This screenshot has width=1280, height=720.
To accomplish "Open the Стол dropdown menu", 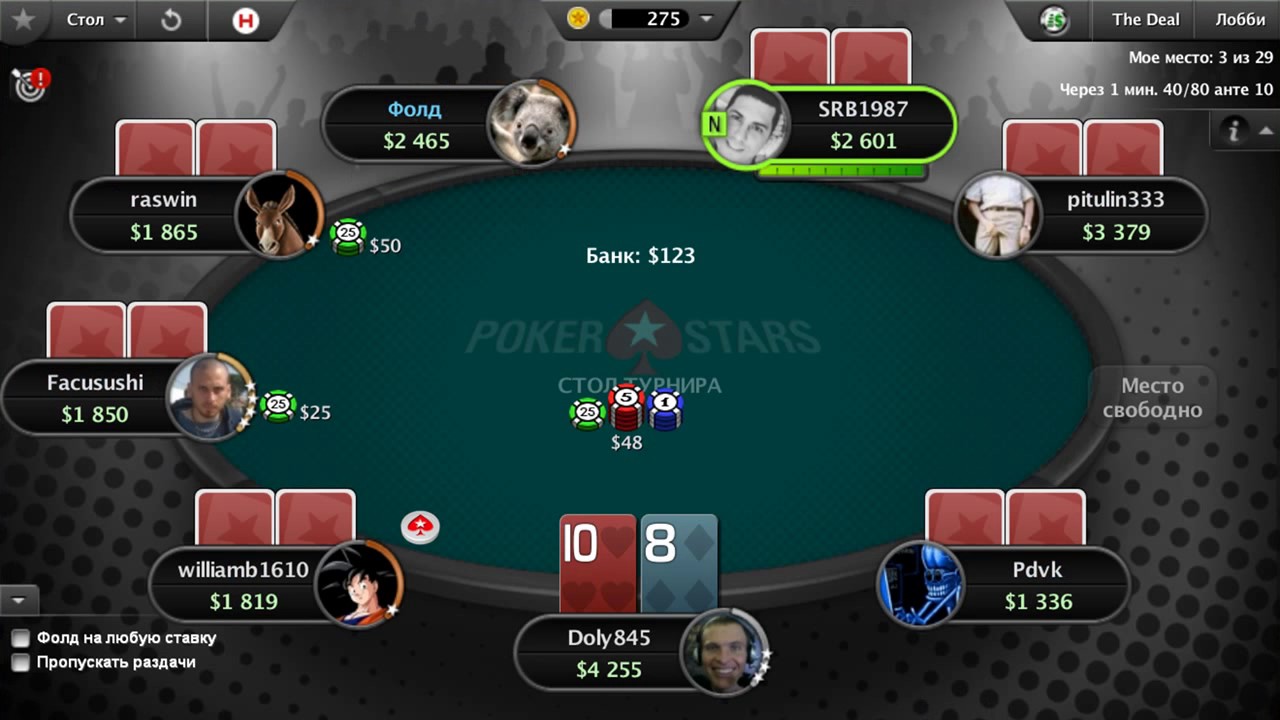I will pyautogui.click(x=96, y=20).
